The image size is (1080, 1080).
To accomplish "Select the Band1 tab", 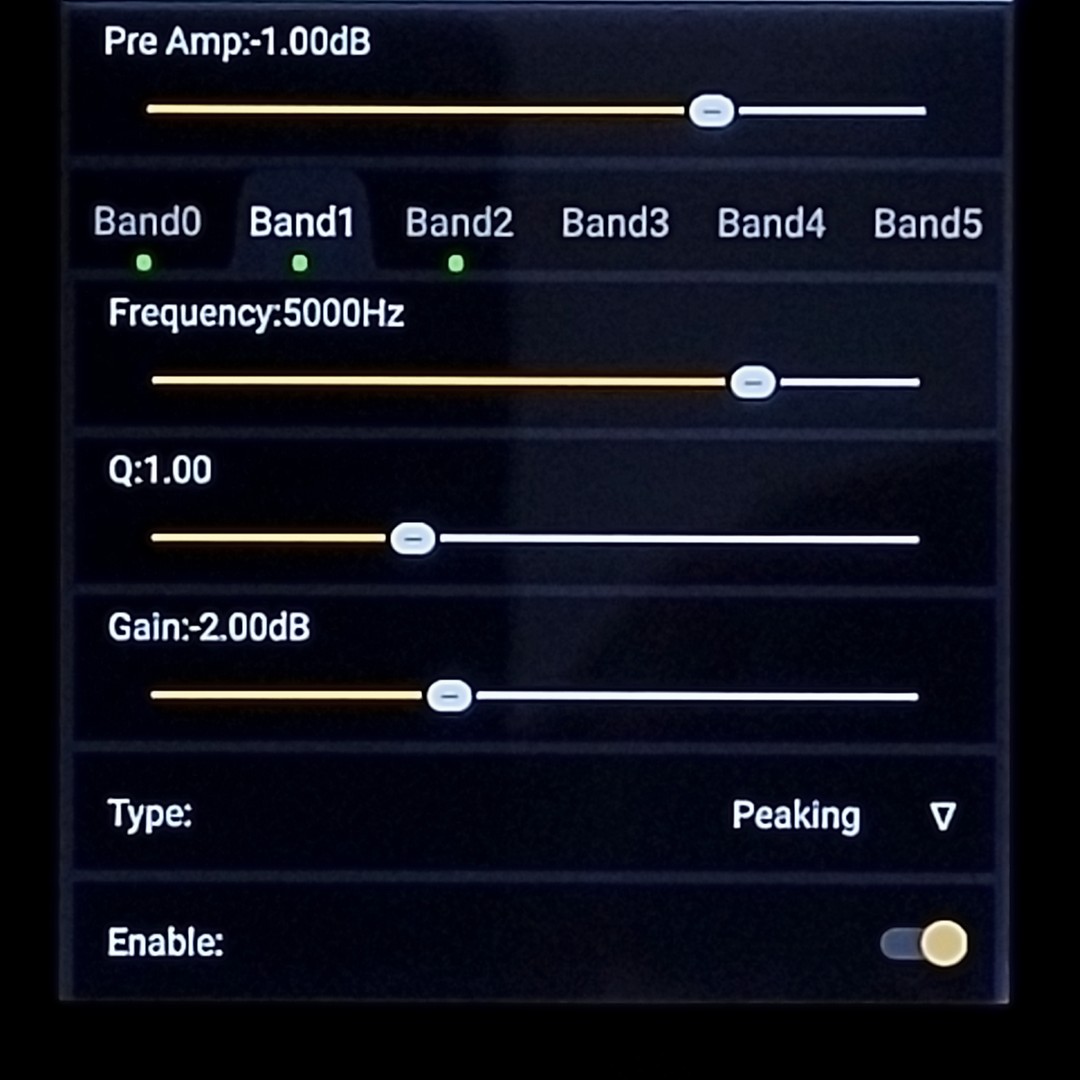I will coord(302,223).
